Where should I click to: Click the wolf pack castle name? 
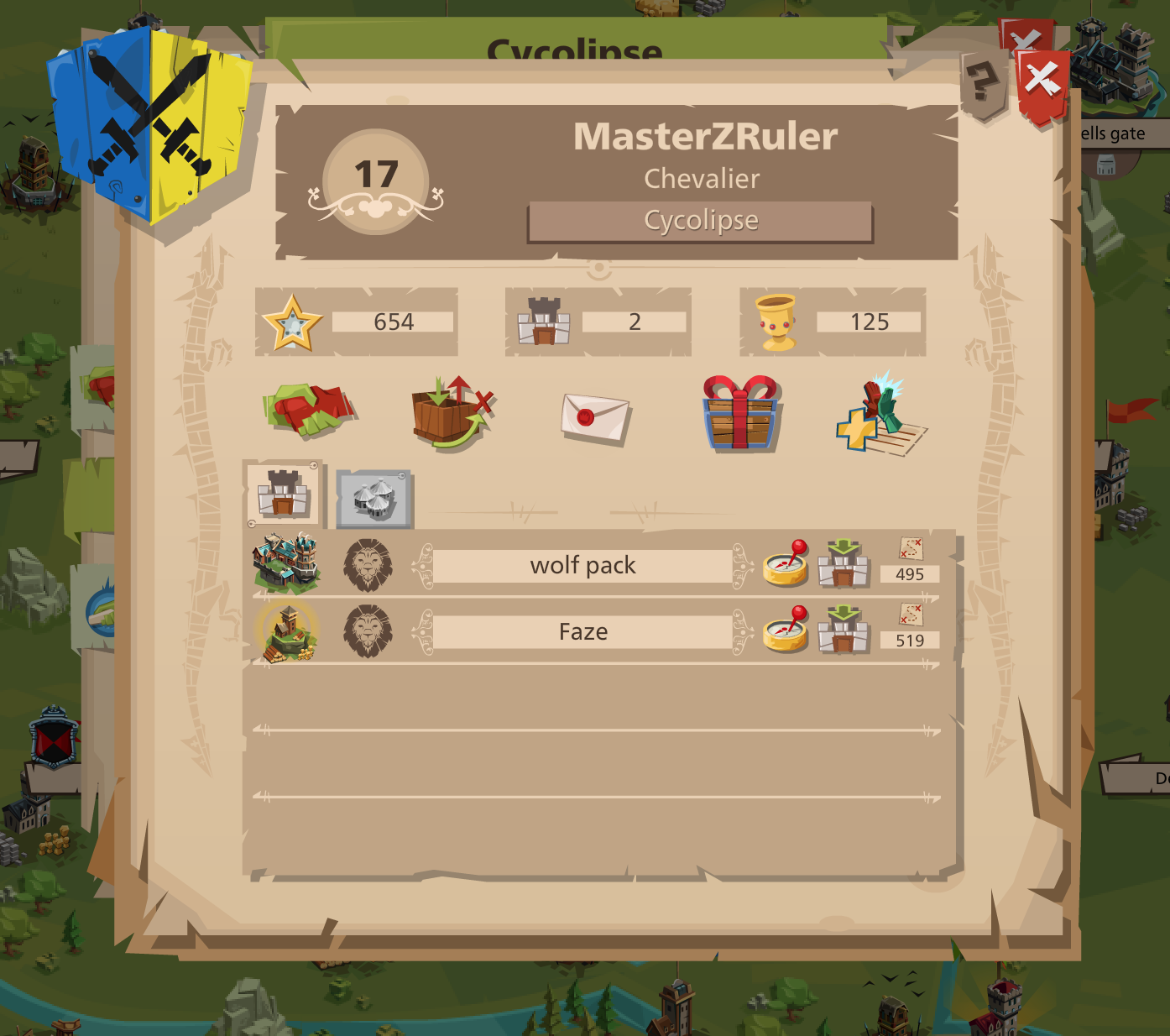(583, 565)
